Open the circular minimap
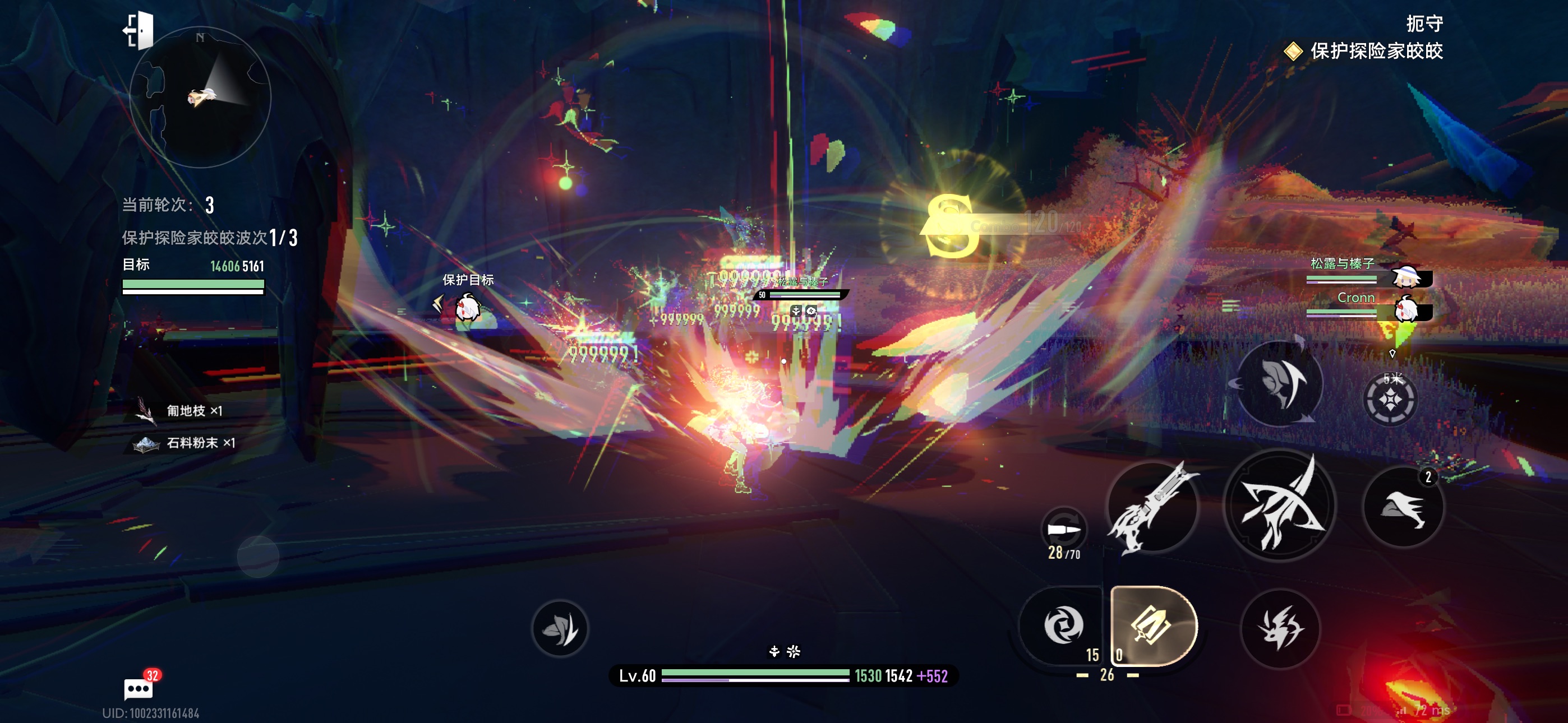The image size is (1568, 723). [200, 98]
